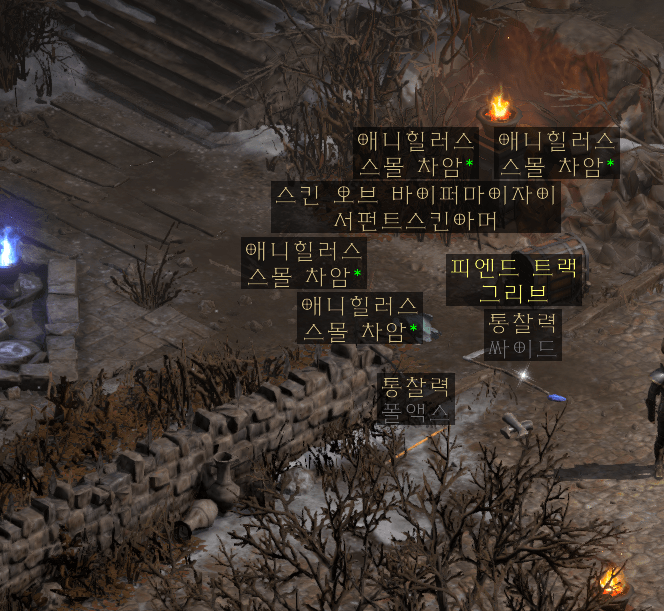Pick up the Skin of the Vipermagi label
This screenshot has width=664, height=611.
pos(415,207)
